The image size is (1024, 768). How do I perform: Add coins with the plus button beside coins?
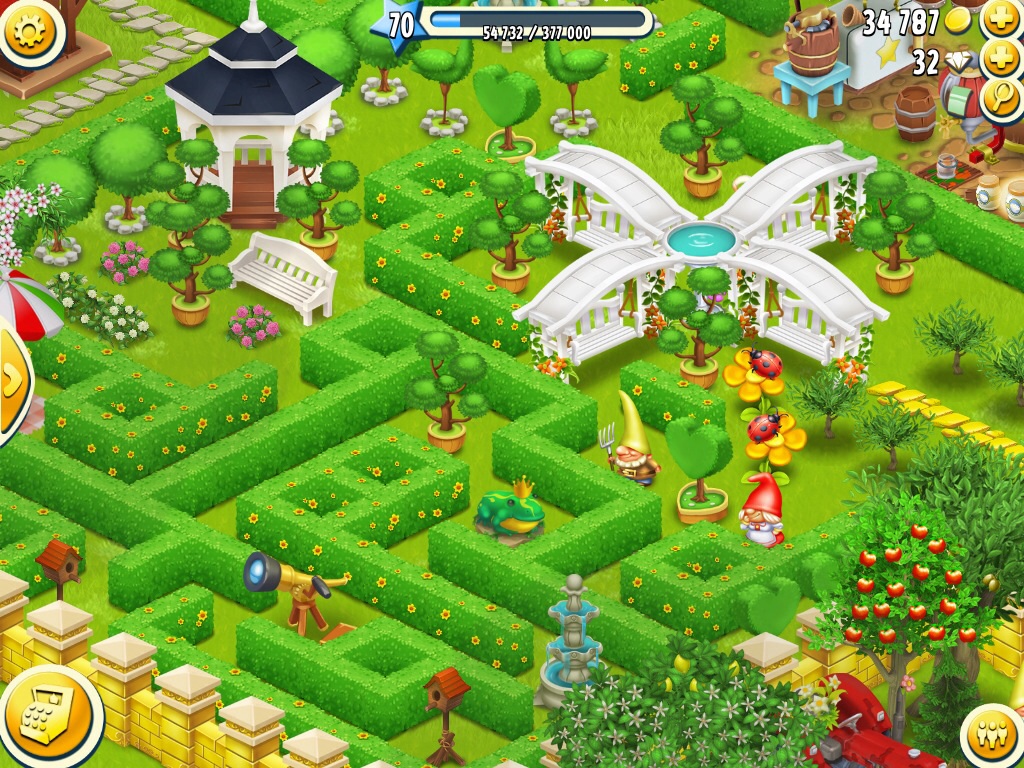tap(1001, 20)
